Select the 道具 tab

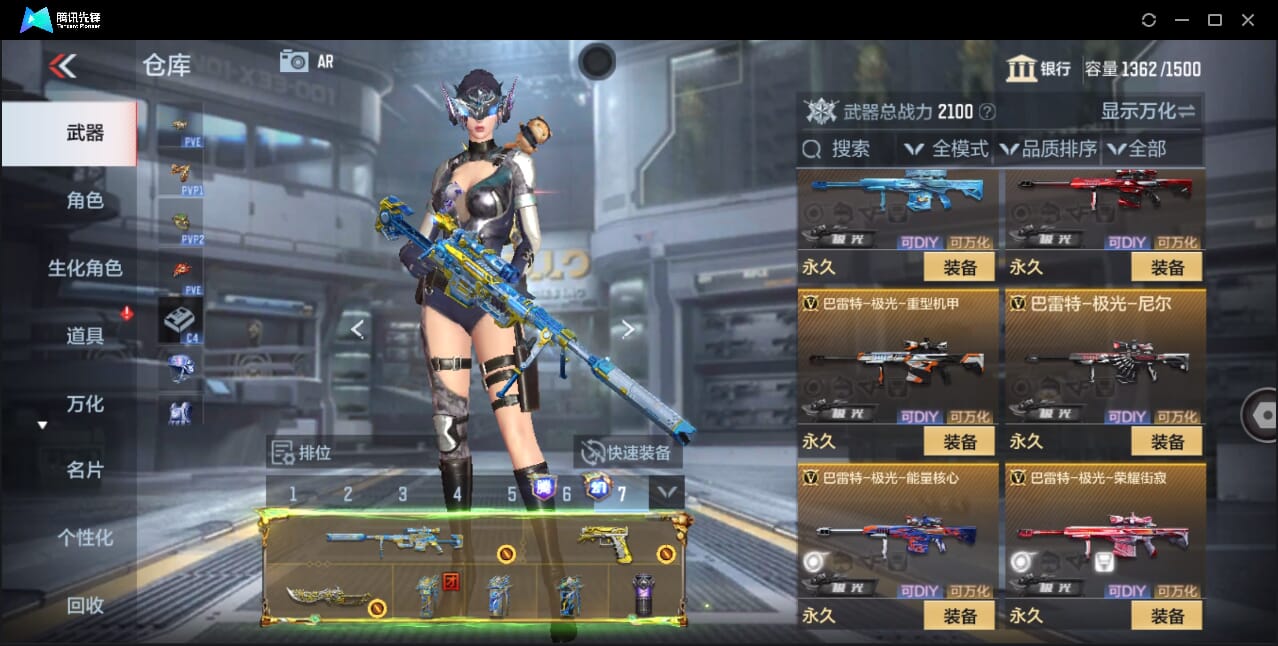click(x=85, y=336)
